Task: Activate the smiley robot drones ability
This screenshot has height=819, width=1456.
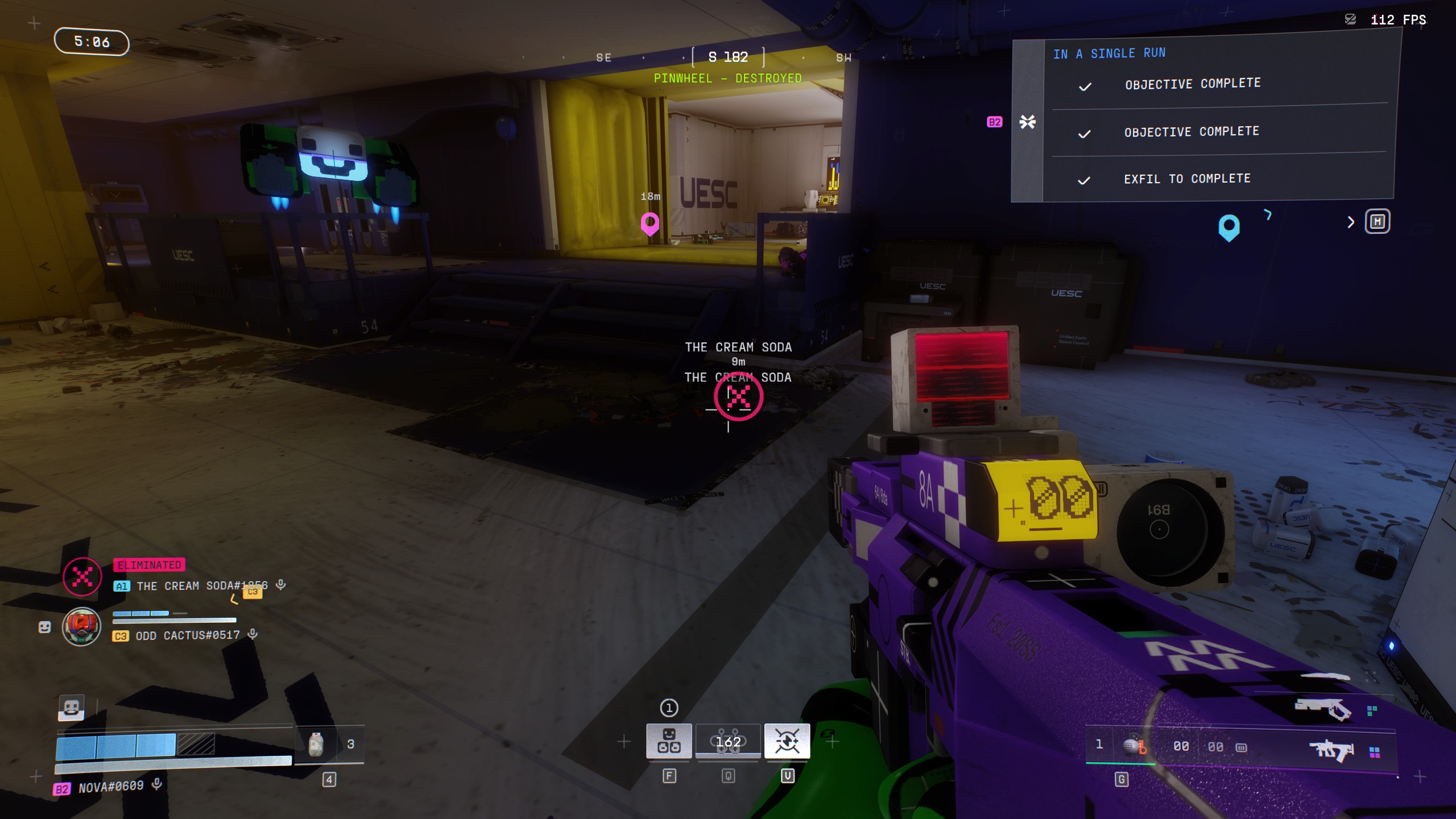Action: click(669, 741)
